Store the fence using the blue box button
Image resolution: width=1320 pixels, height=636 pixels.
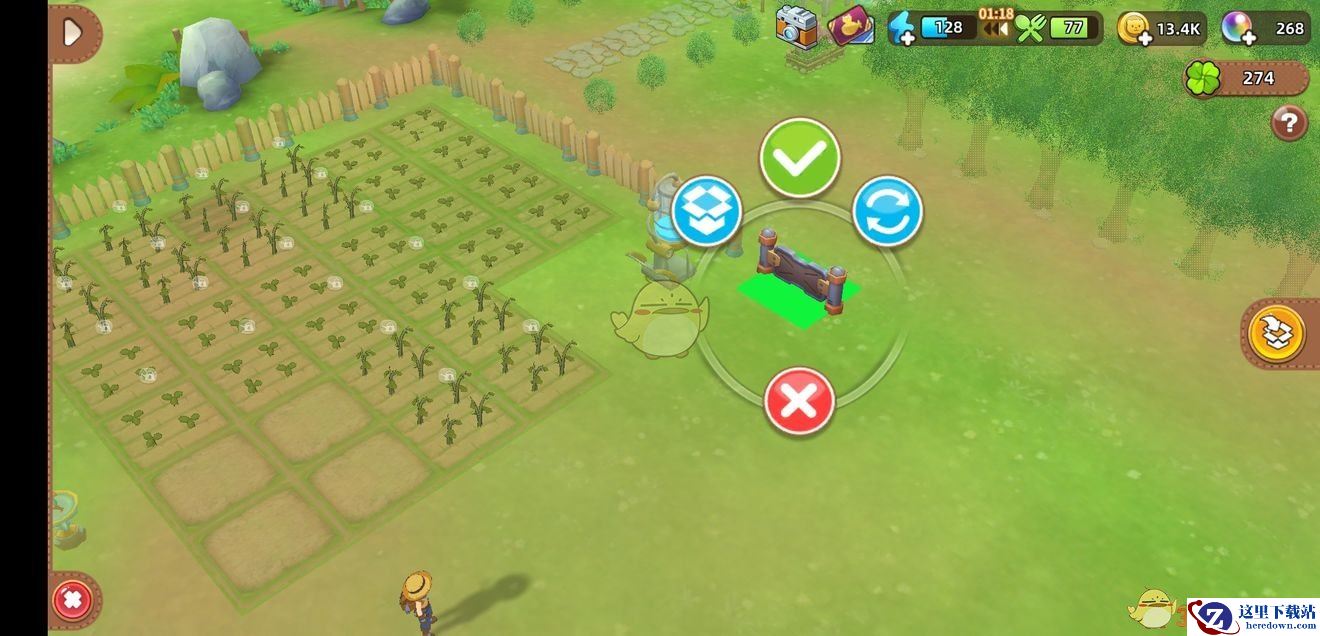[x=706, y=211]
